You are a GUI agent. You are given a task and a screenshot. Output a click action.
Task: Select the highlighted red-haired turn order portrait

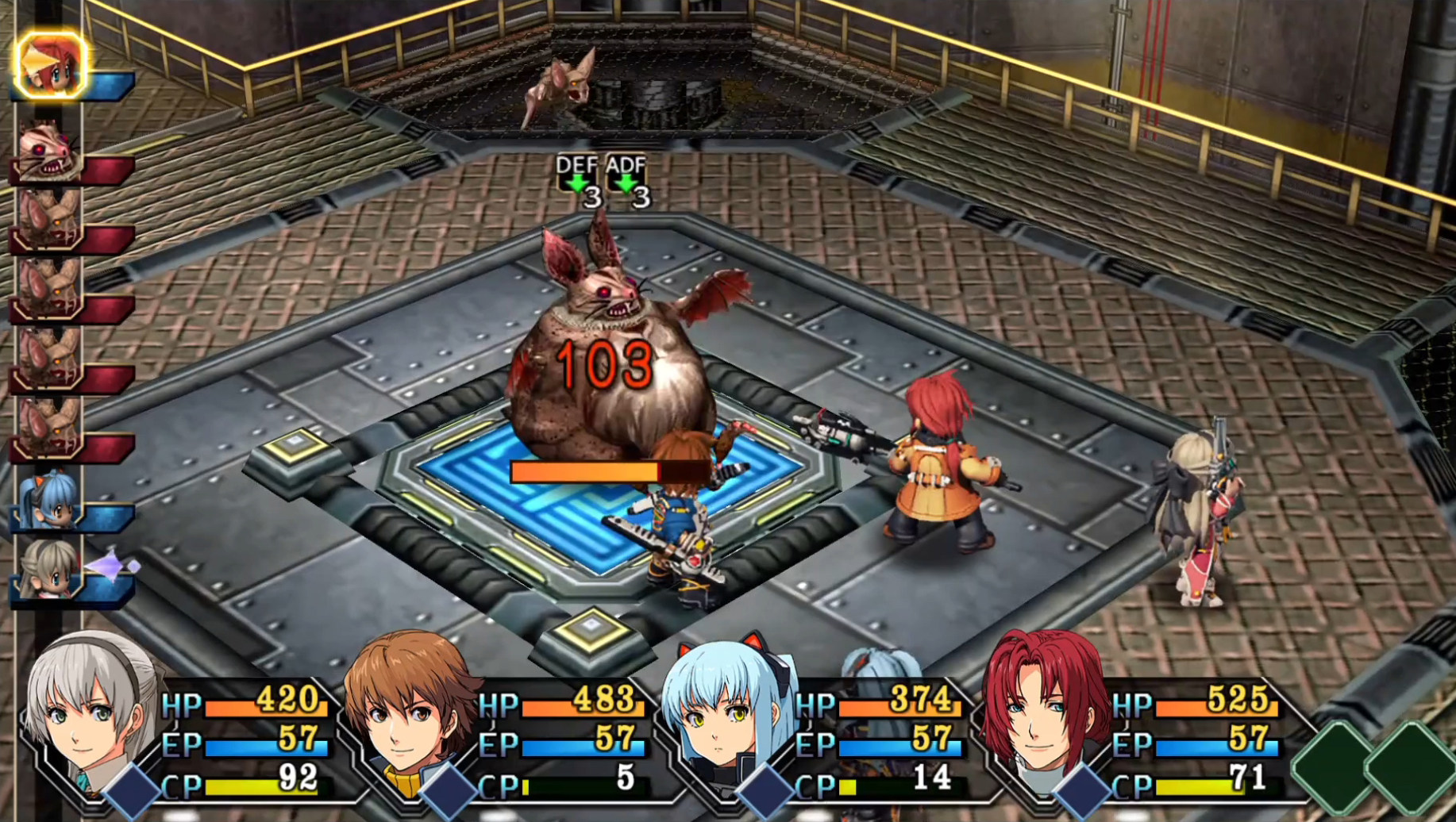coord(49,65)
